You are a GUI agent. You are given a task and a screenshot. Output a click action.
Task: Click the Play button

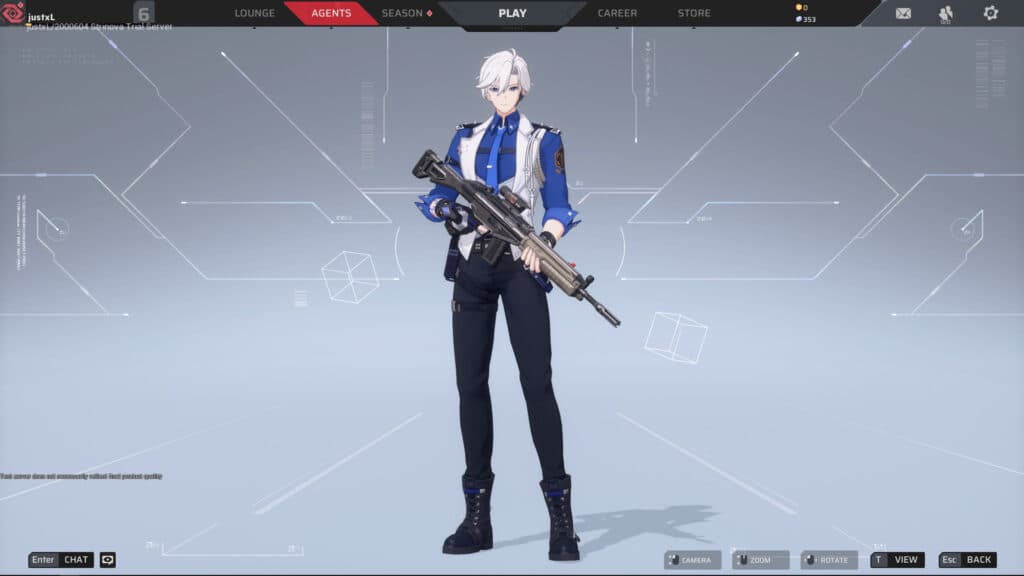512,13
